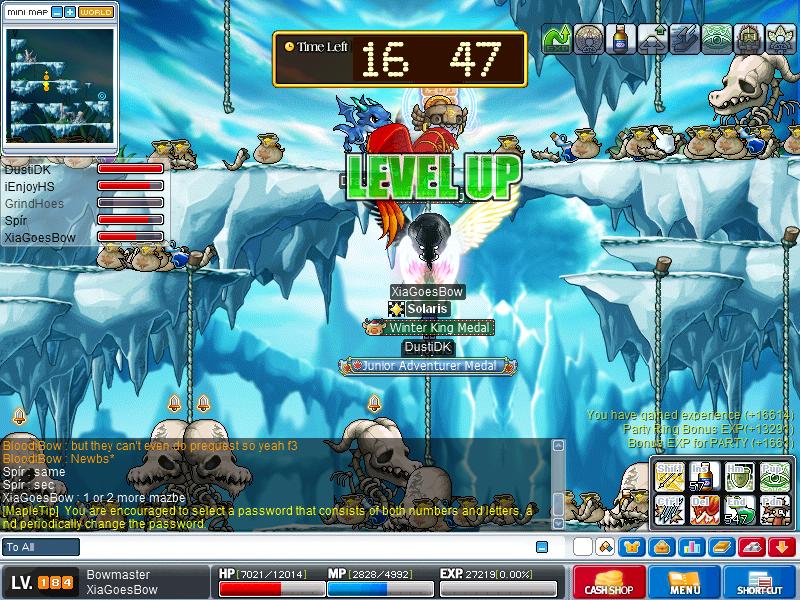Click inside the minimap view
Image resolution: width=800 pixels, height=600 pixels.
tap(60, 85)
